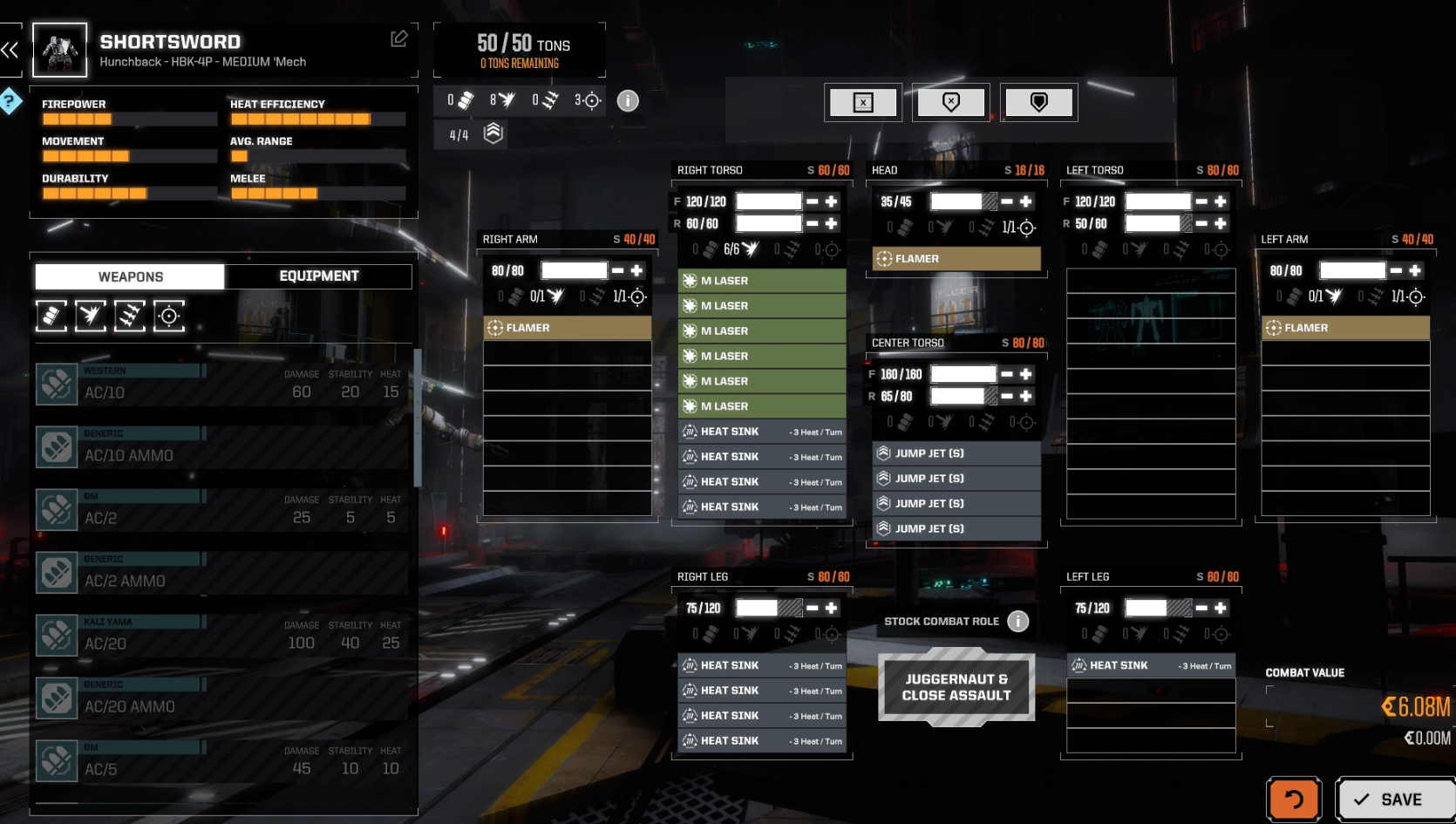
Task: Open the blue question mark help
Action: [10, 101]
